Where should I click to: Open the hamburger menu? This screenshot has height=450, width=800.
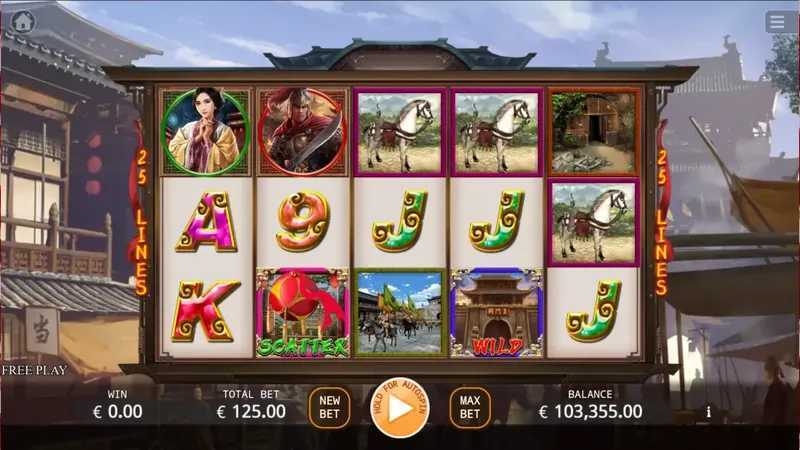coord(777,21)
